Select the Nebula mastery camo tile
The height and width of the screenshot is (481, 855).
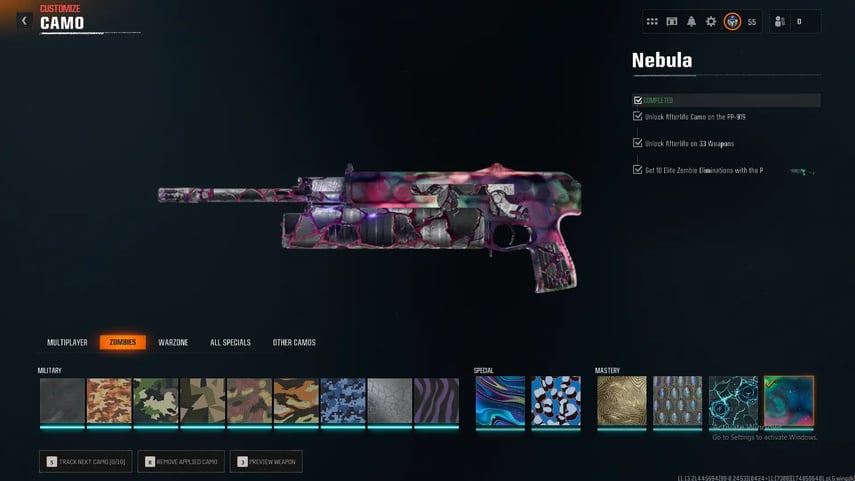click(x=789, y=401)
